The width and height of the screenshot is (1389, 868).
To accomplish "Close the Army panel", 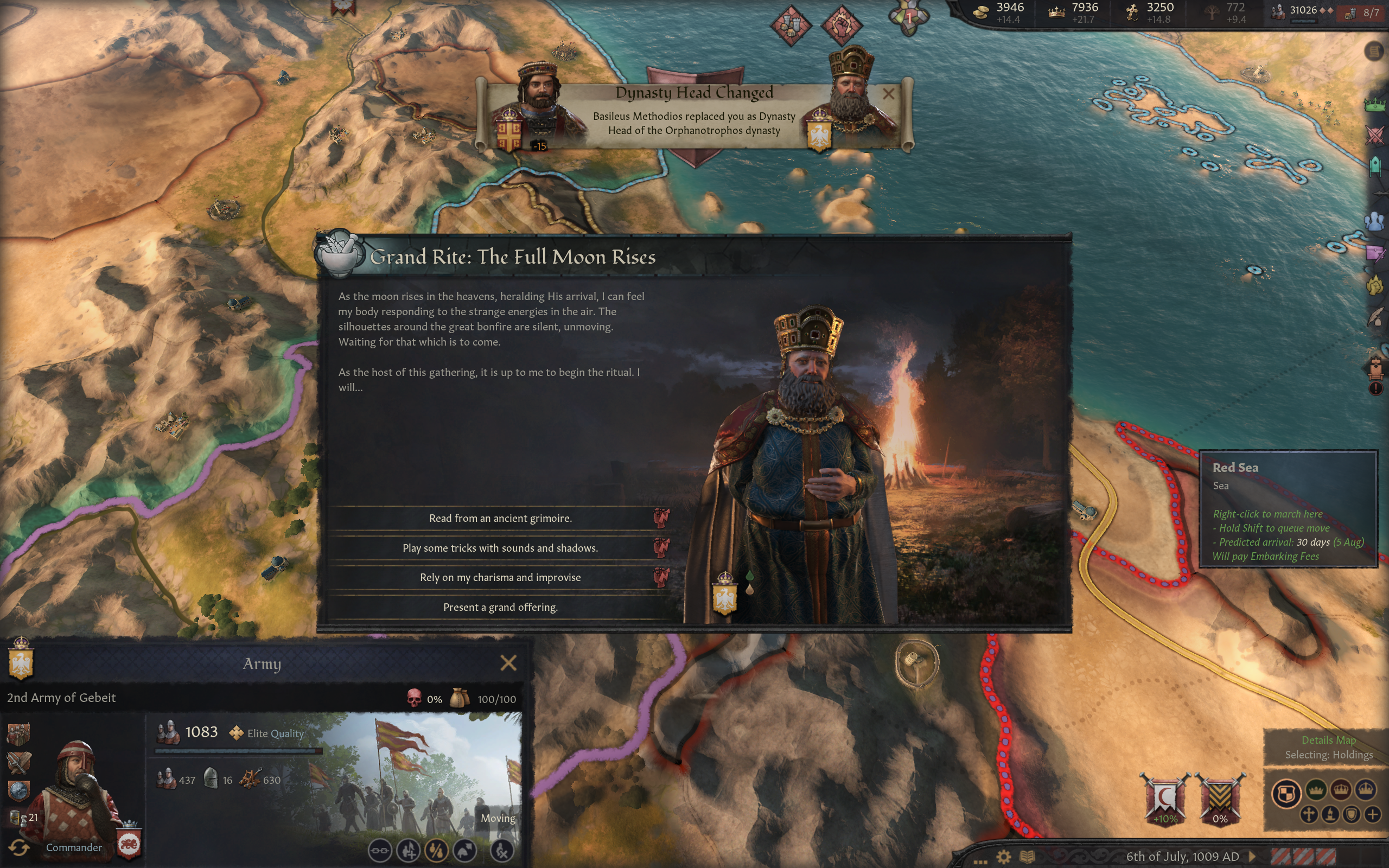I will [x=508, y=663].
